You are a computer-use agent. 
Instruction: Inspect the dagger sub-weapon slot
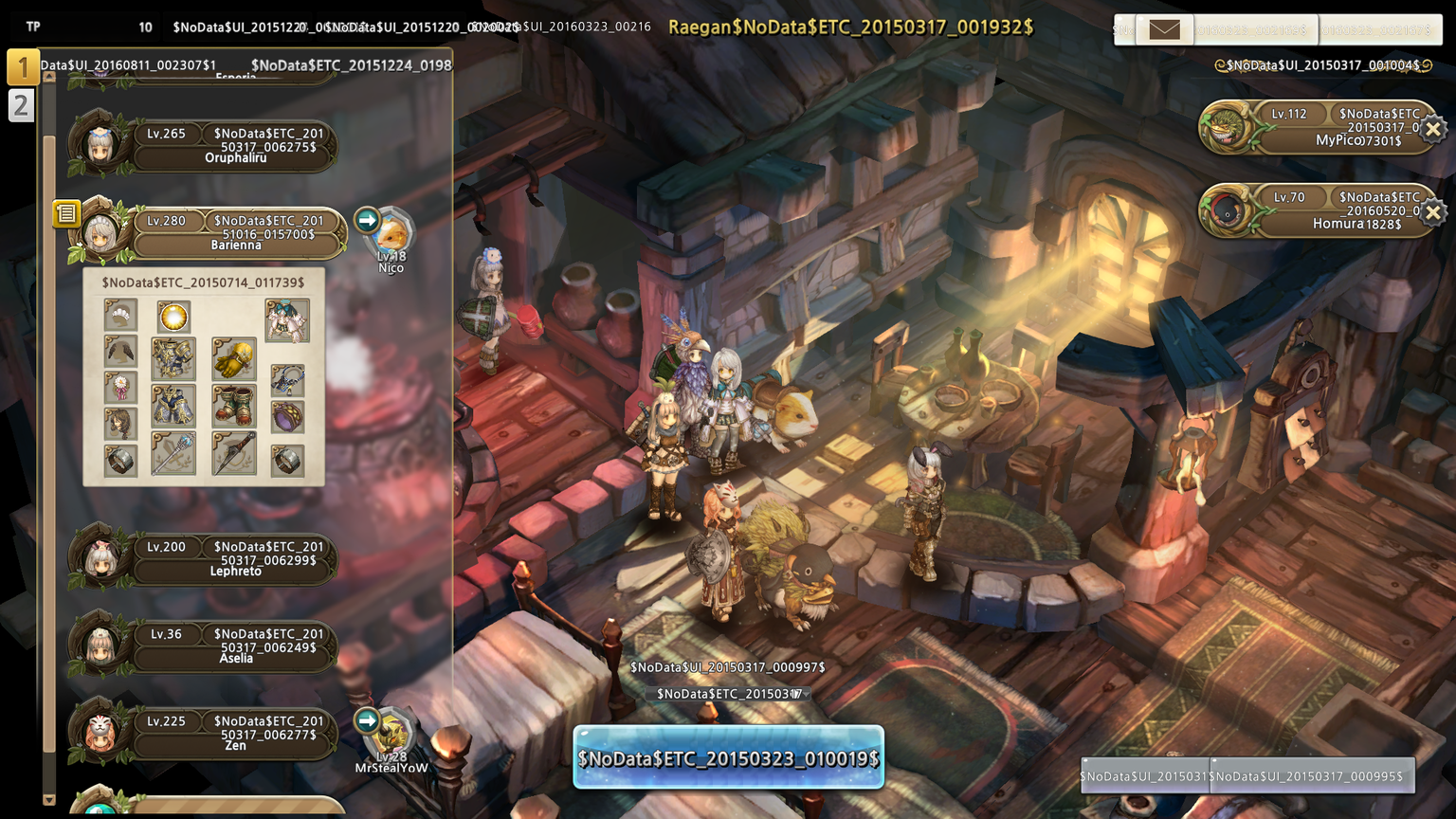coord(233,453)
